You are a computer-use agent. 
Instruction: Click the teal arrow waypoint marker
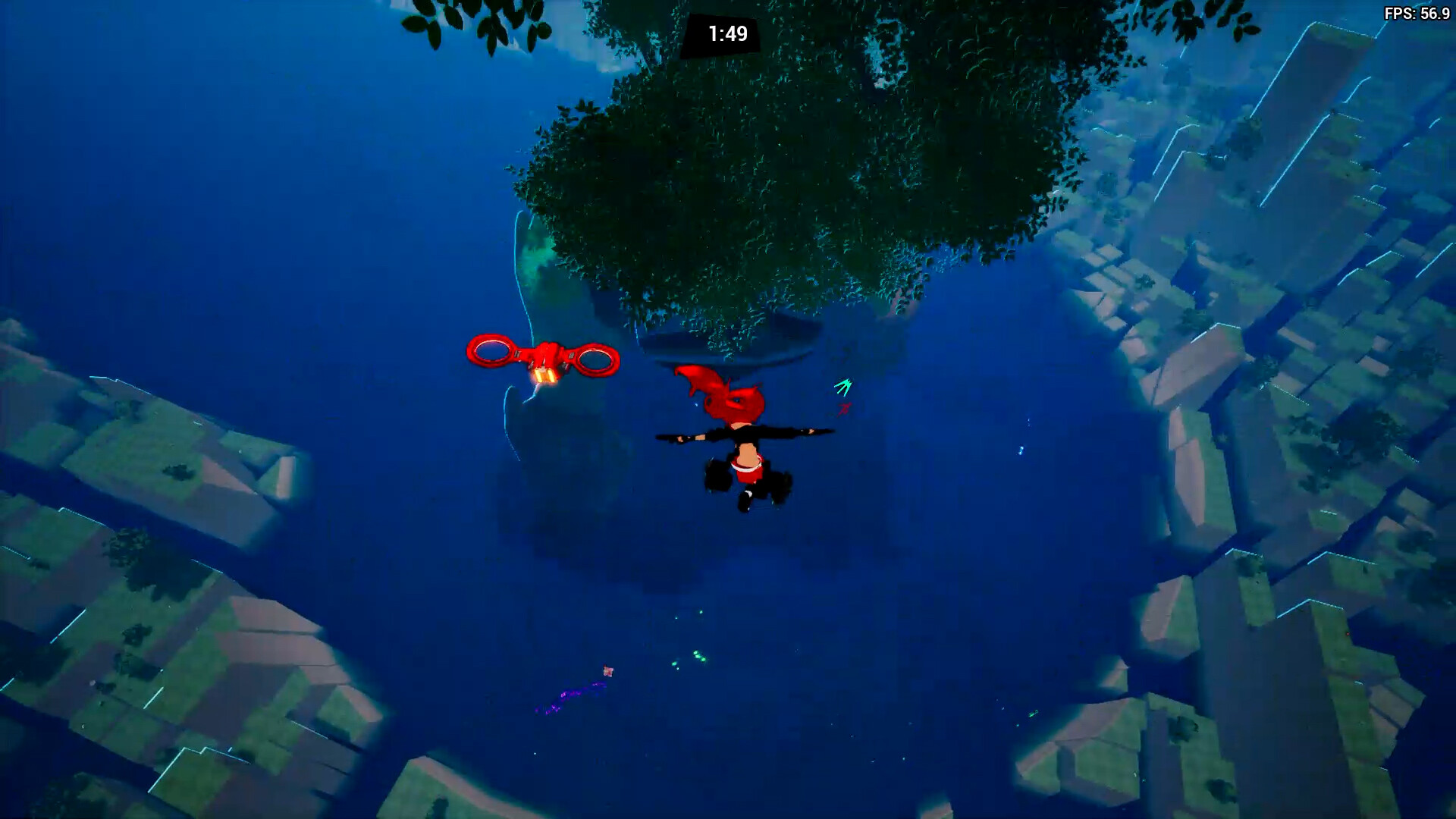pos(845,387)
